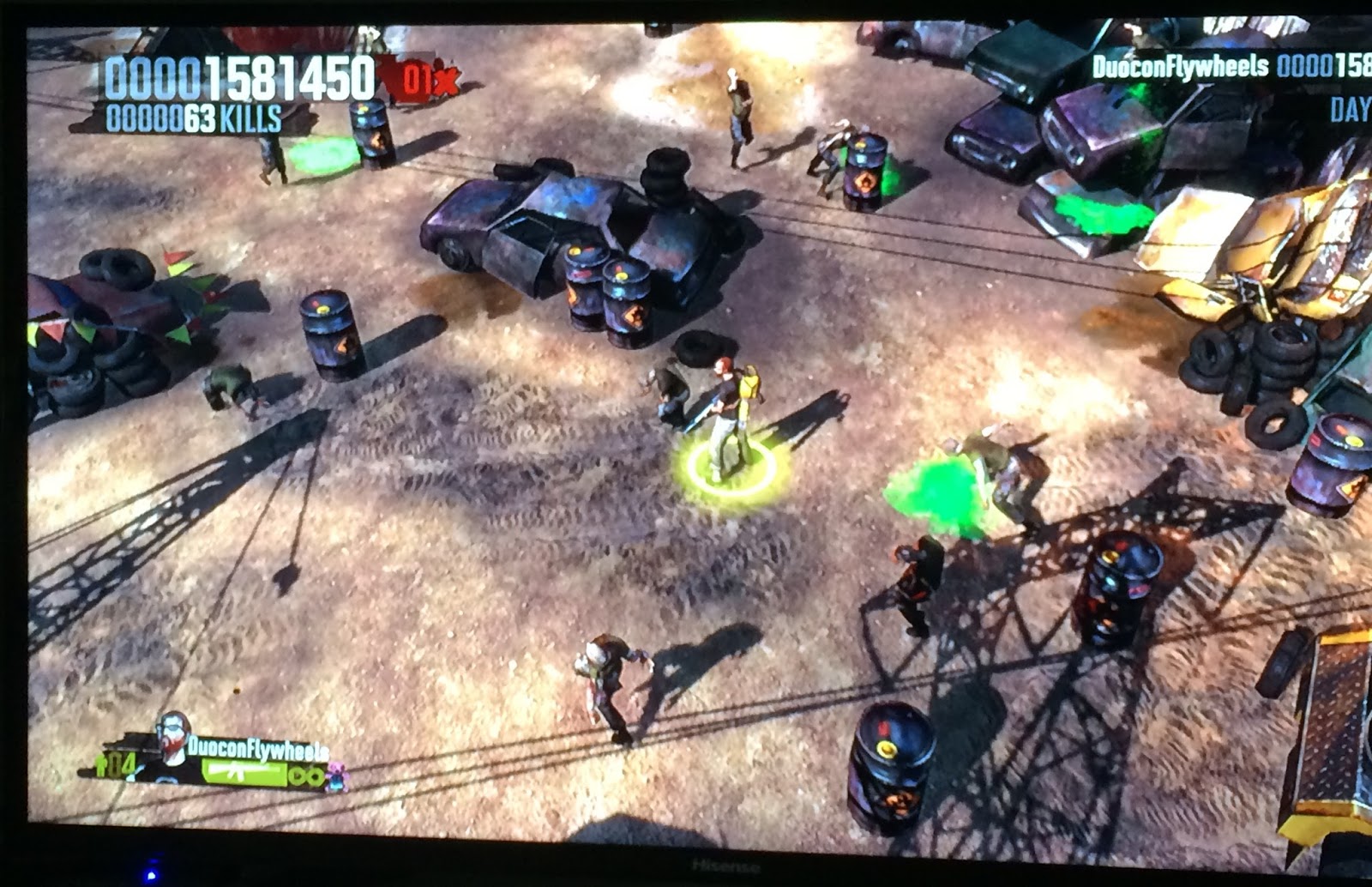Click the pink teddy bear icon
Viewport: 1372px width, 887px height.
[x=337, y=776]
